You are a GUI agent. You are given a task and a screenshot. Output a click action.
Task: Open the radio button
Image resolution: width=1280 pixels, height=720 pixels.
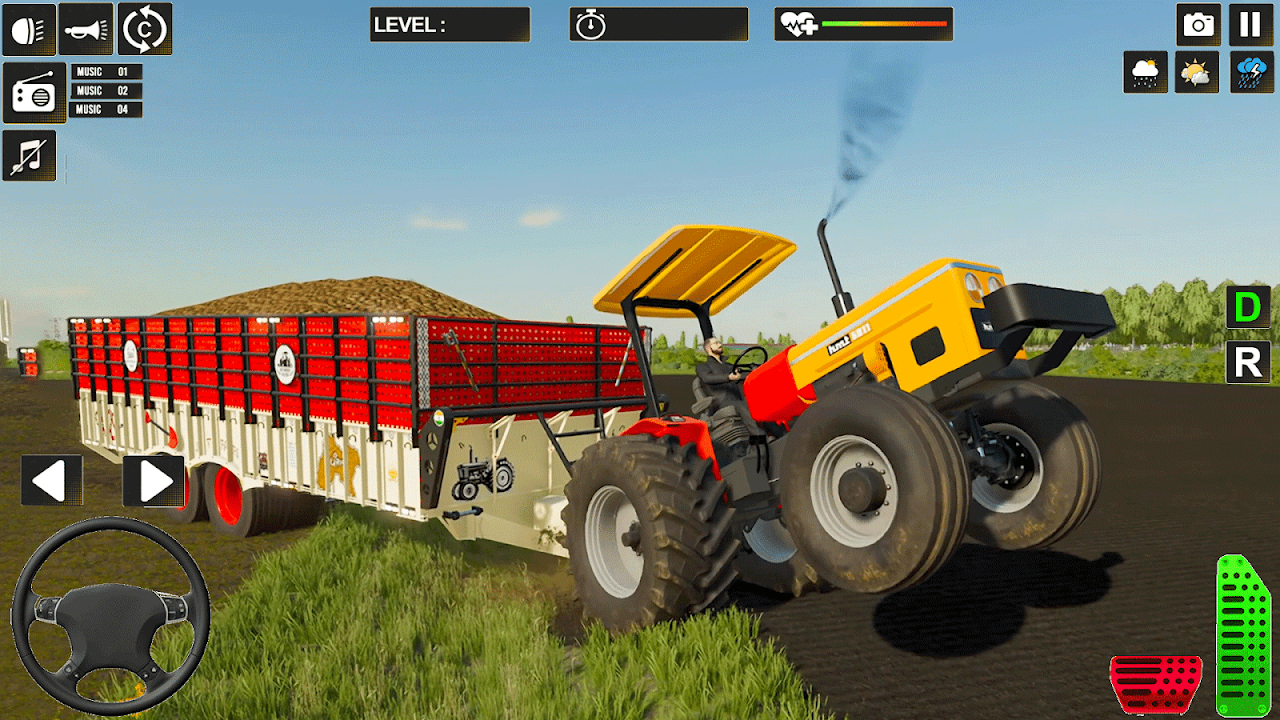[34, 93]
